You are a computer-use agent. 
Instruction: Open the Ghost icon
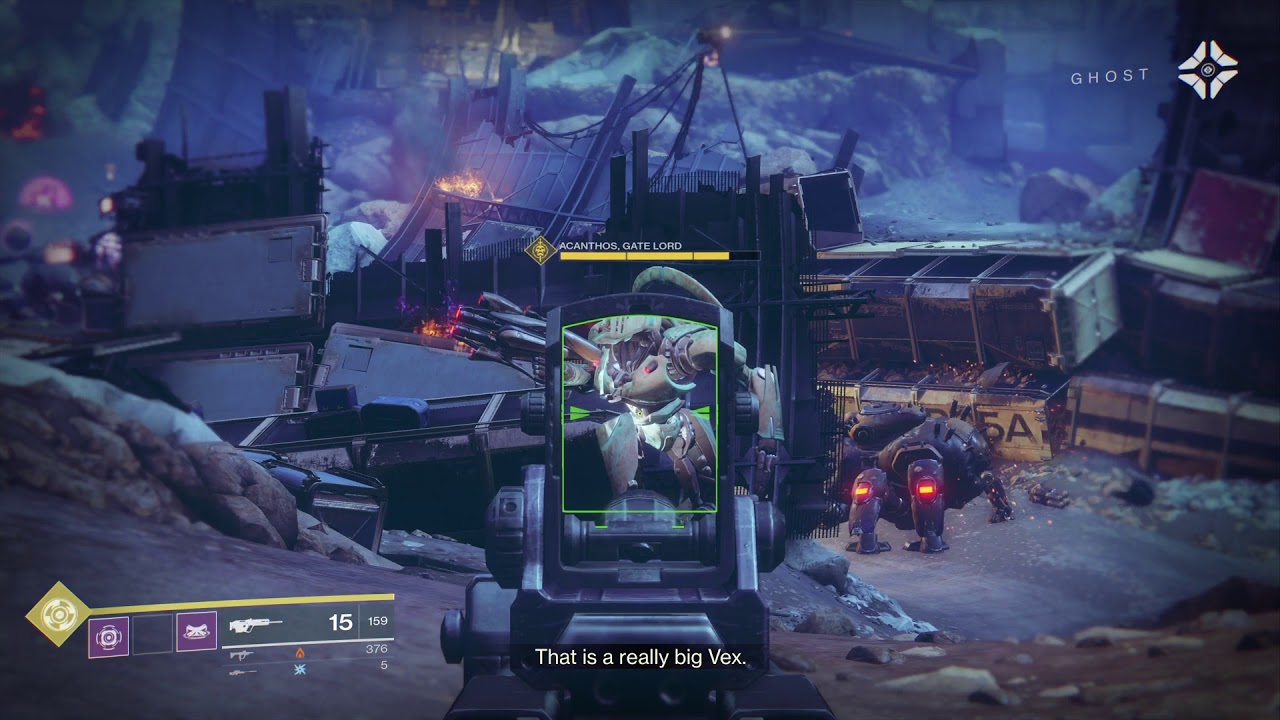click(x=1207, y=70)
